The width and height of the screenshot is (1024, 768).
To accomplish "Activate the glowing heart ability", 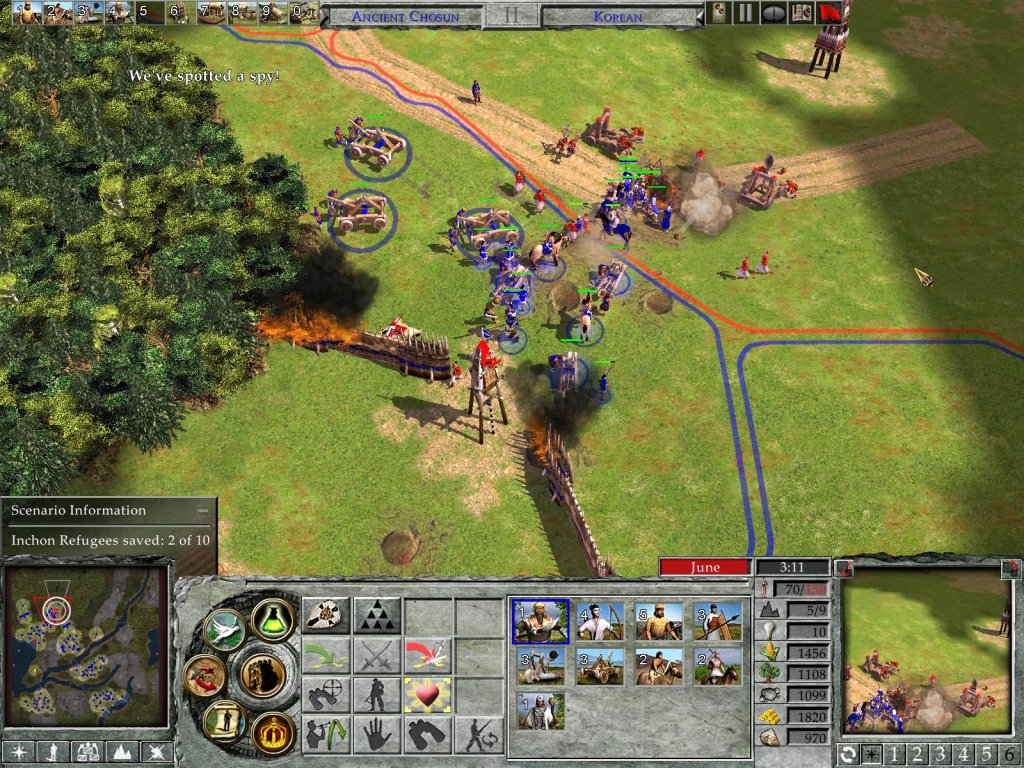I will tap(428, 695).
